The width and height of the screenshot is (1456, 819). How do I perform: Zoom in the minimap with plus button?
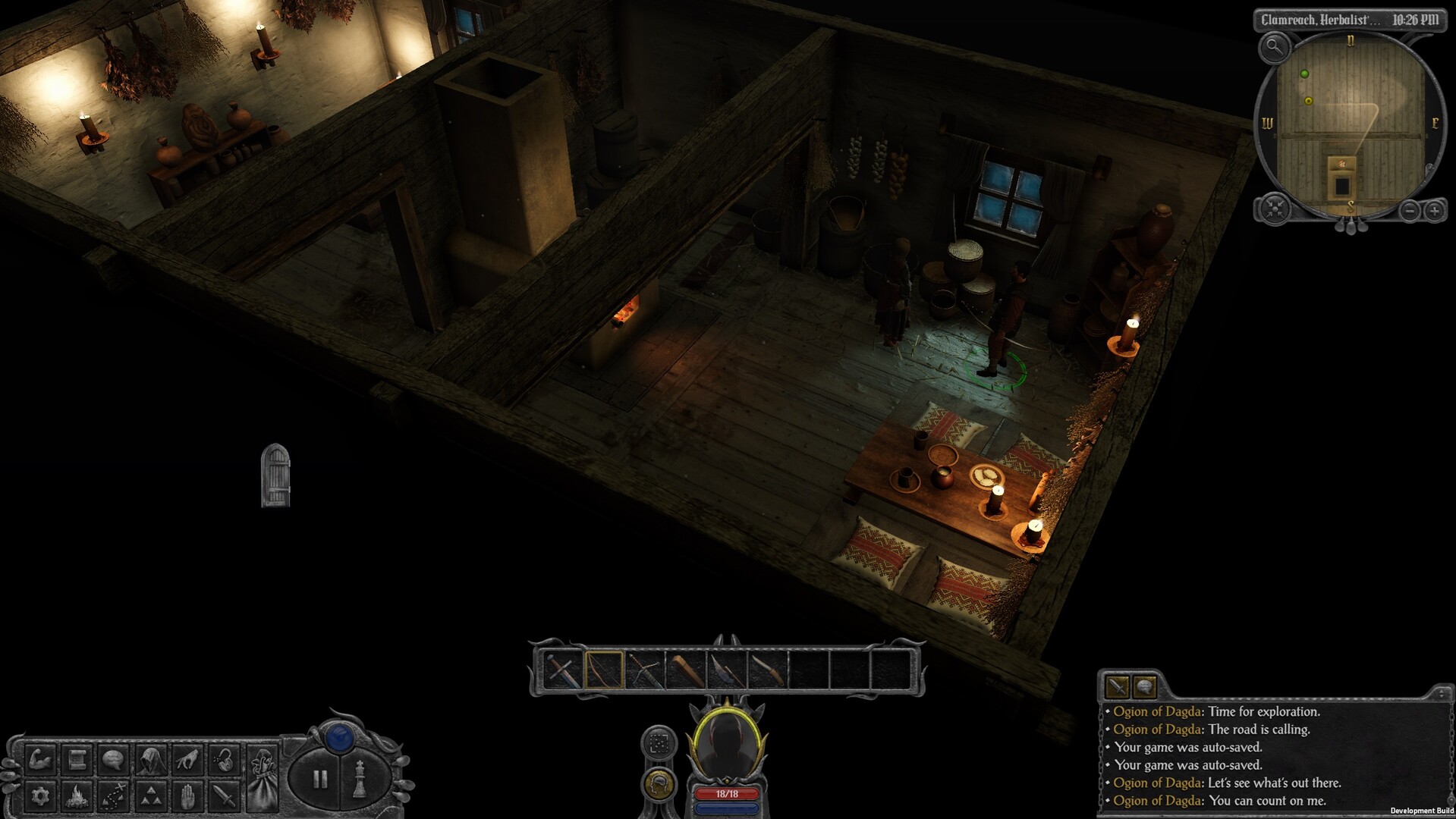1435,210
